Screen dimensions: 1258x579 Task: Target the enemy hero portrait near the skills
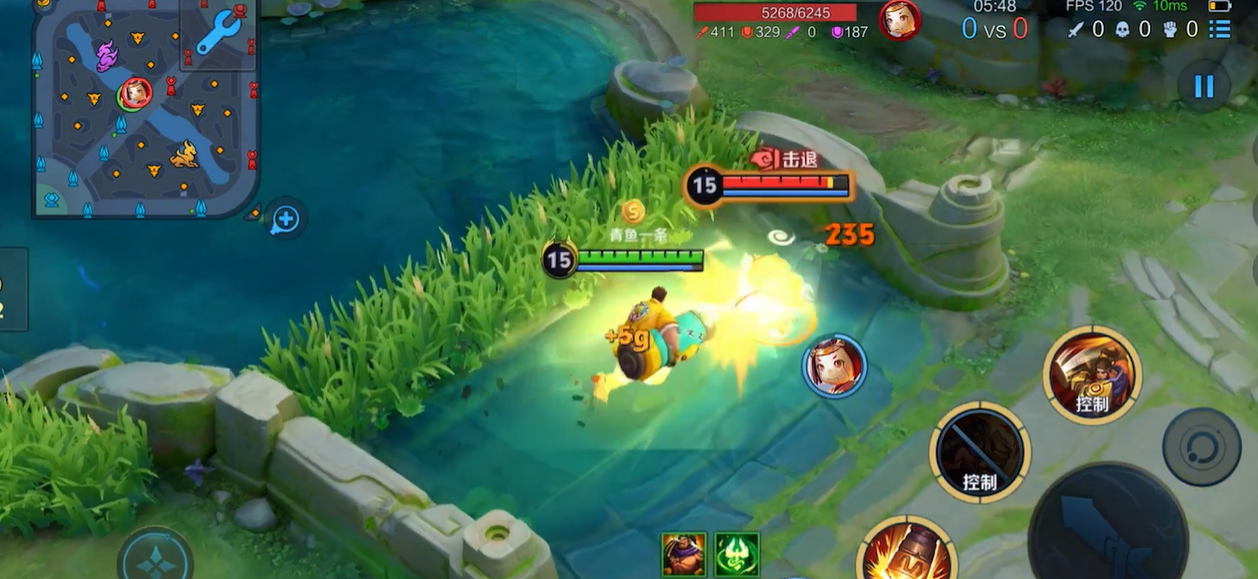pos(834,365)
